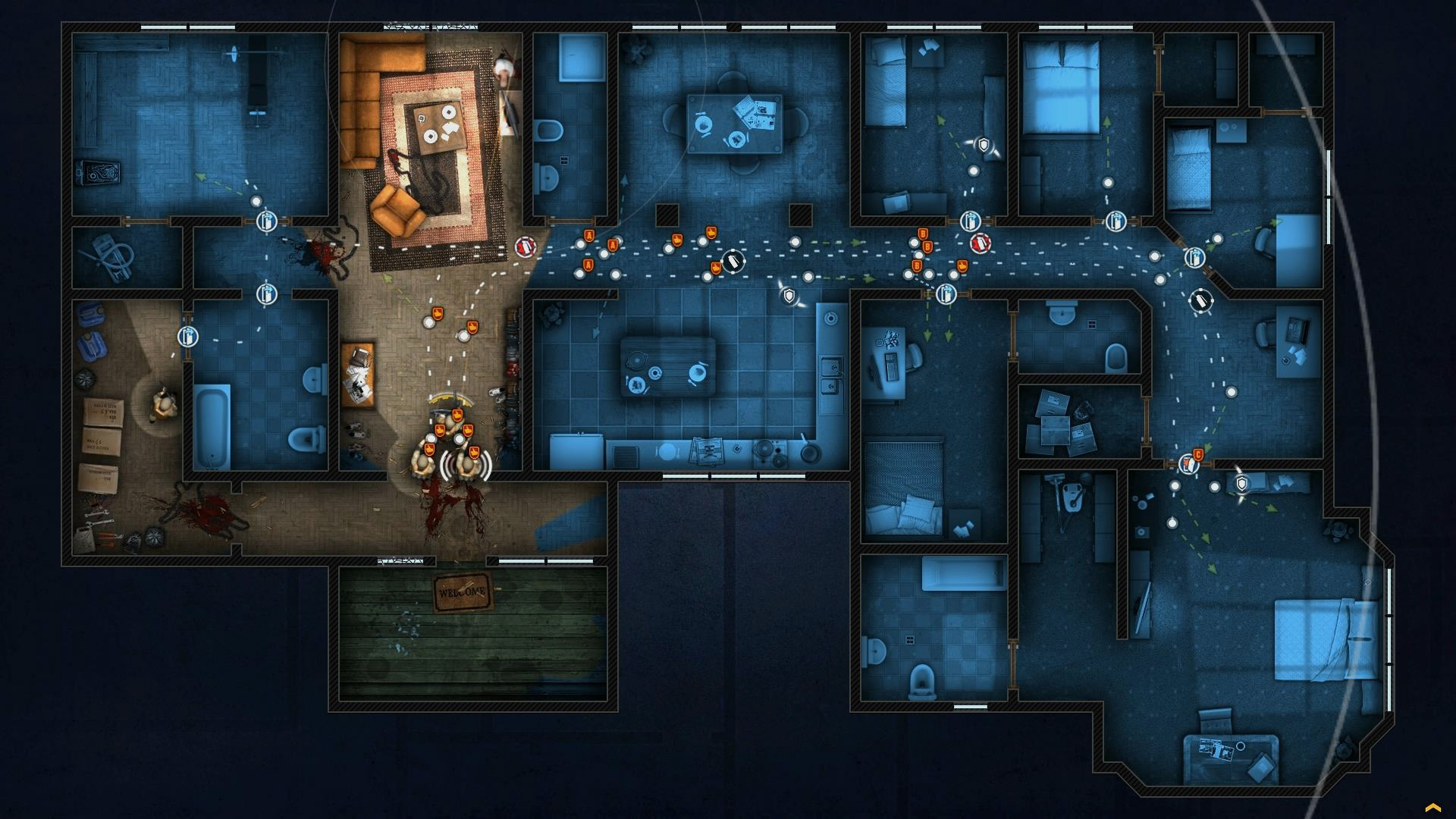Click the gunfire badge above the firing trooper
This screenshot has height=819, width=1456.
(x=474, y=453)
